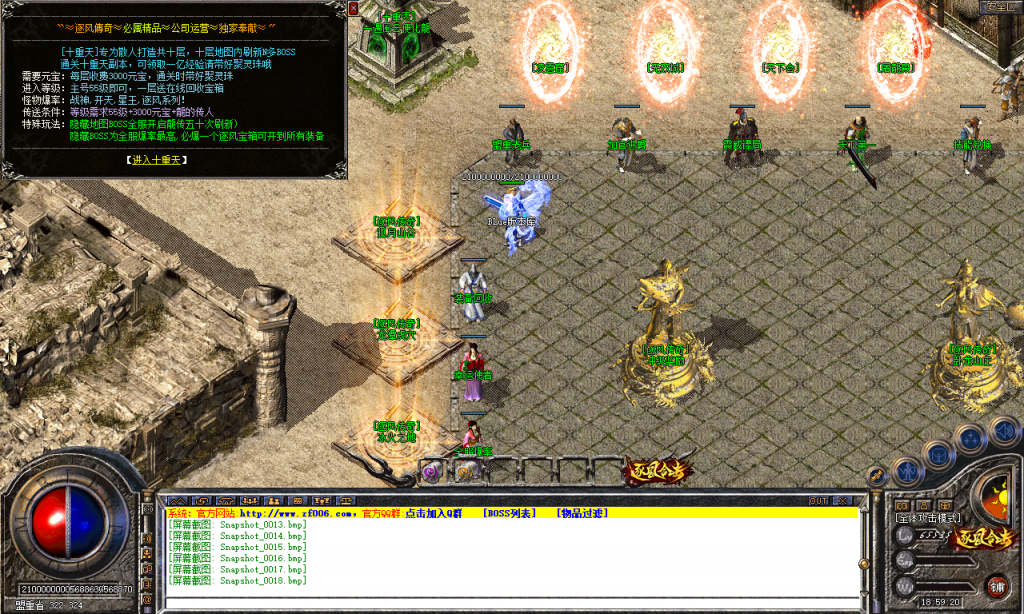Click the 进入十重天 link

(157, 159)
